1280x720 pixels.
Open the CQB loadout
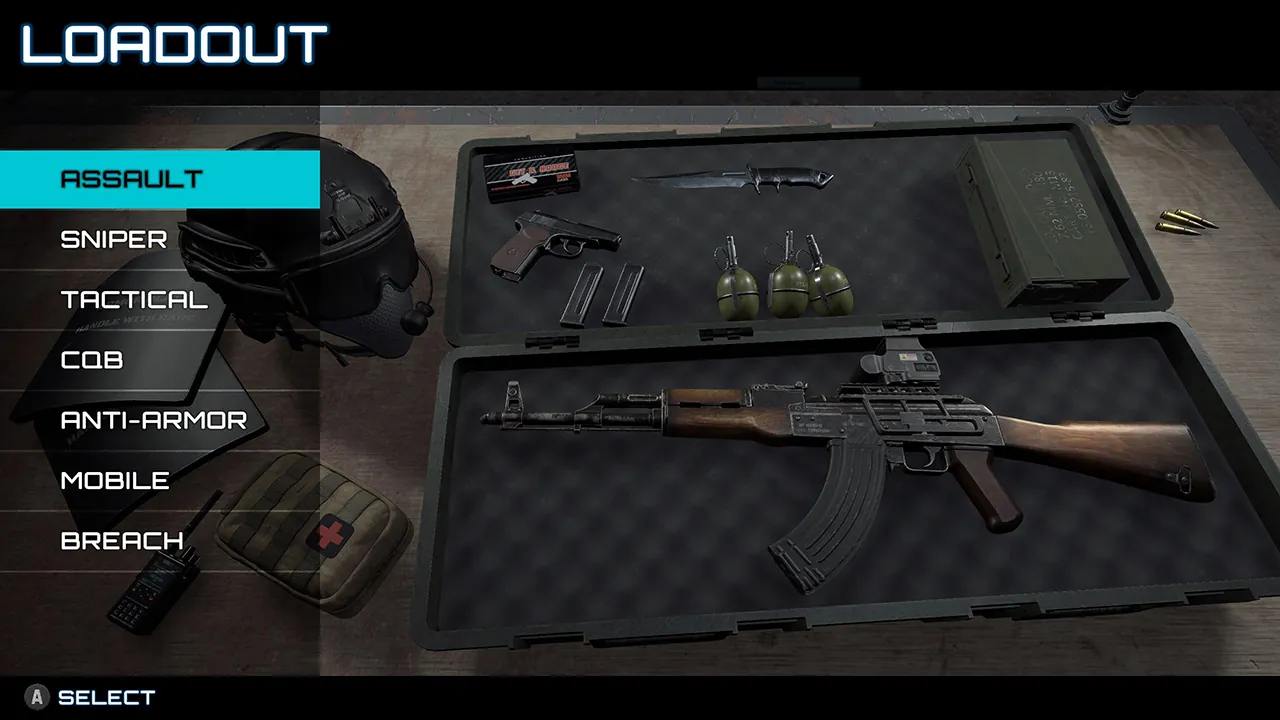pyautogui.click(x=90, y=360)
